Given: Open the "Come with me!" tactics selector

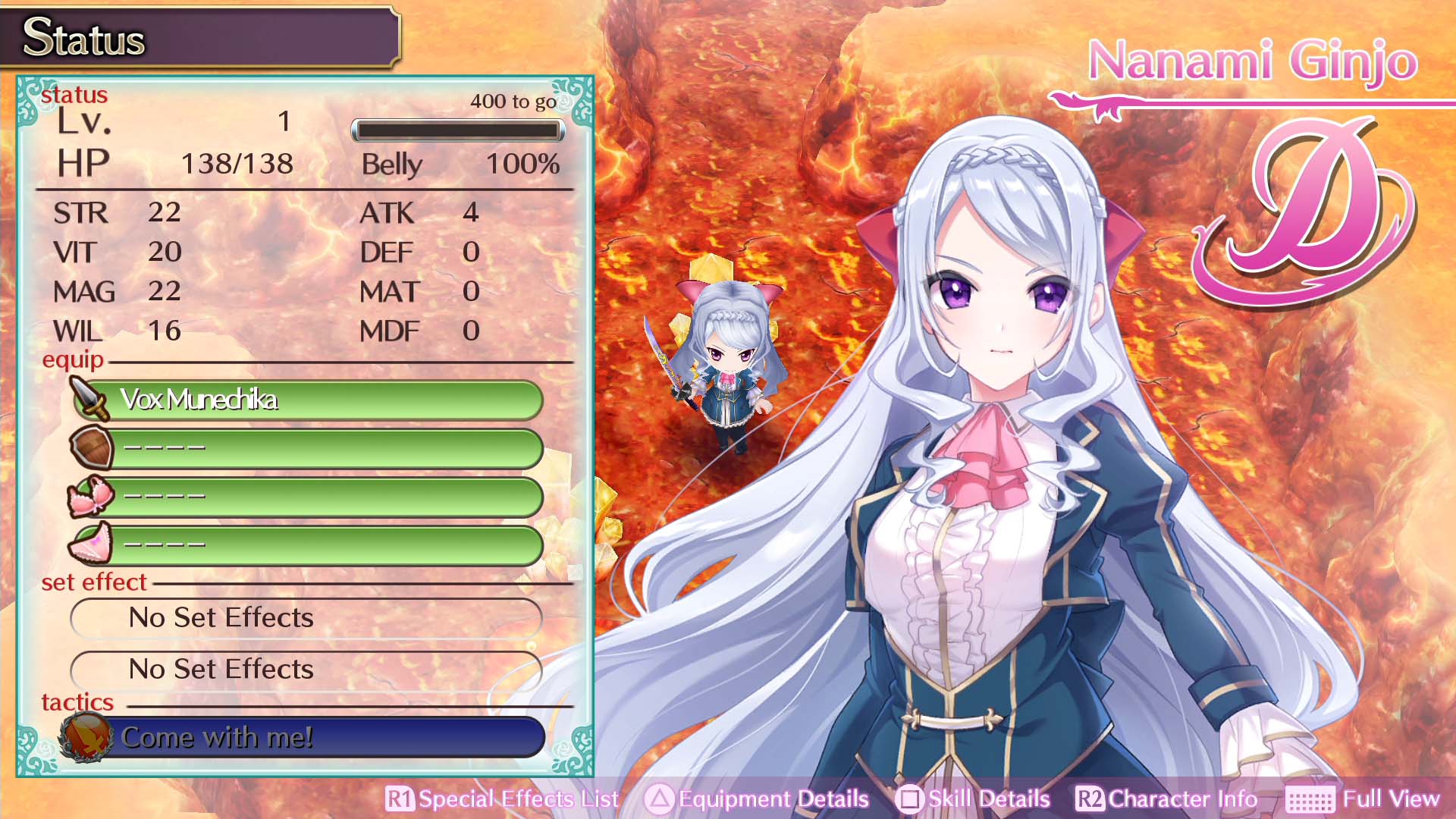Looking at the screenshot, I should 326,736.
